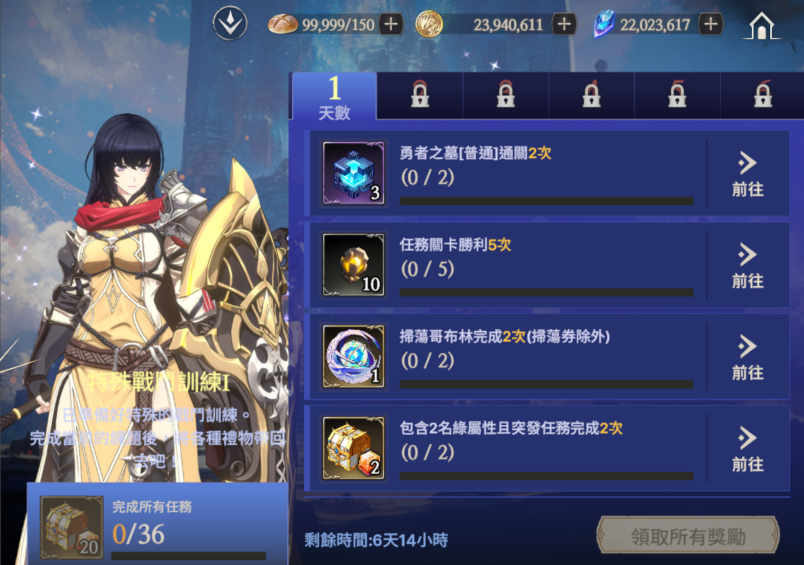Screen dimensions: 804x565
Task: Inspect the golden orb reward icon
Action: [354, 265]
